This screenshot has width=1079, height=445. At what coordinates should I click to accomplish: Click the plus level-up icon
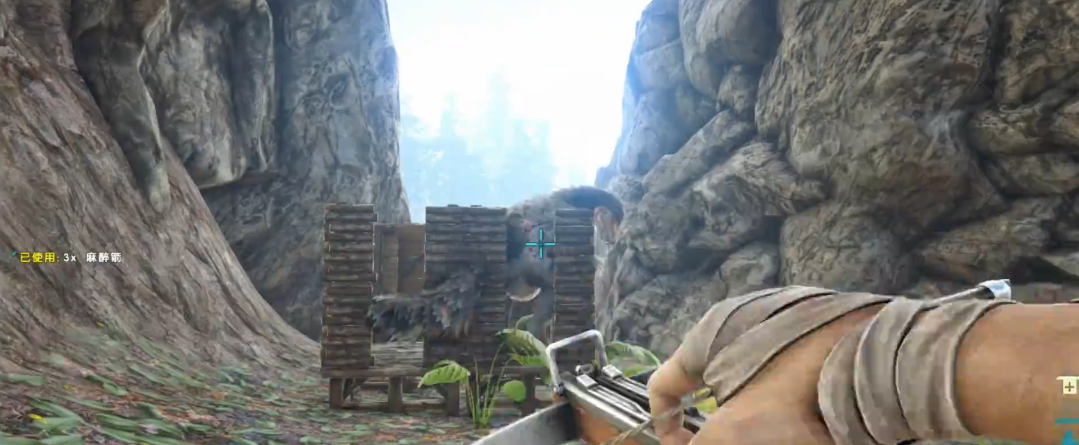pos(1069,387)
